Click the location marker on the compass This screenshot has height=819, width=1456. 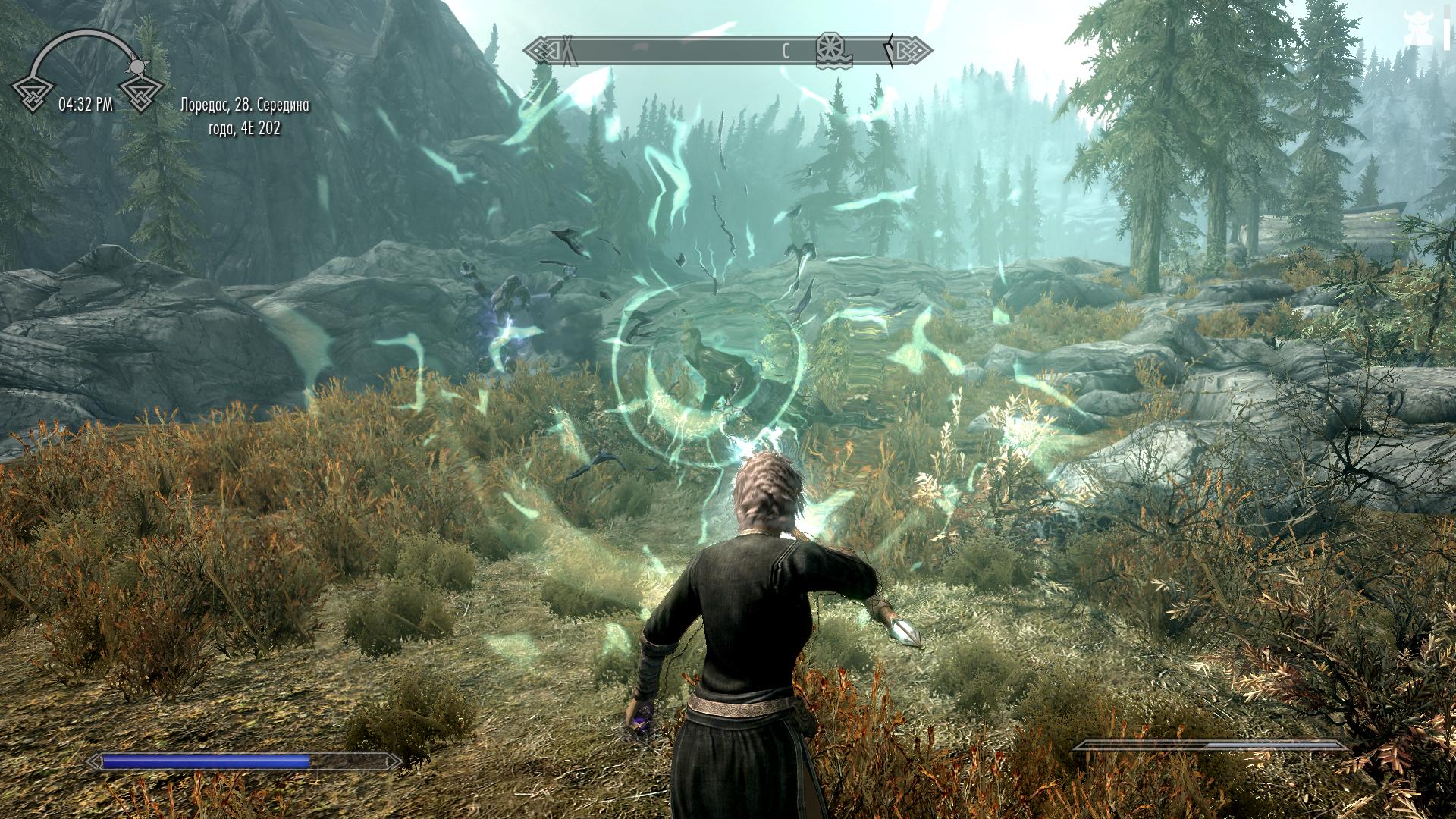833,50
